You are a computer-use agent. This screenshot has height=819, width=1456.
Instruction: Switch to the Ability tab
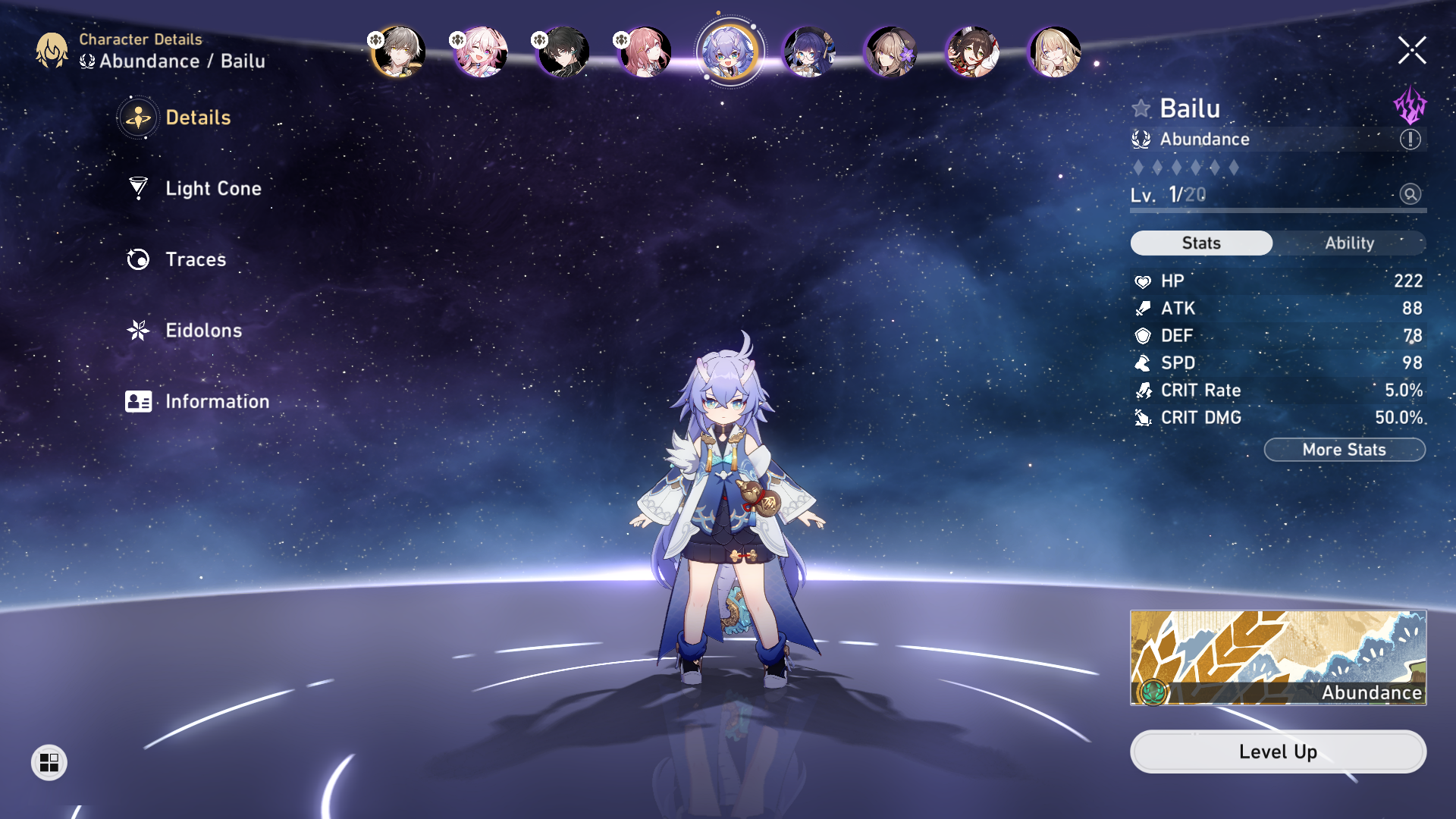tap(1349, 243)
